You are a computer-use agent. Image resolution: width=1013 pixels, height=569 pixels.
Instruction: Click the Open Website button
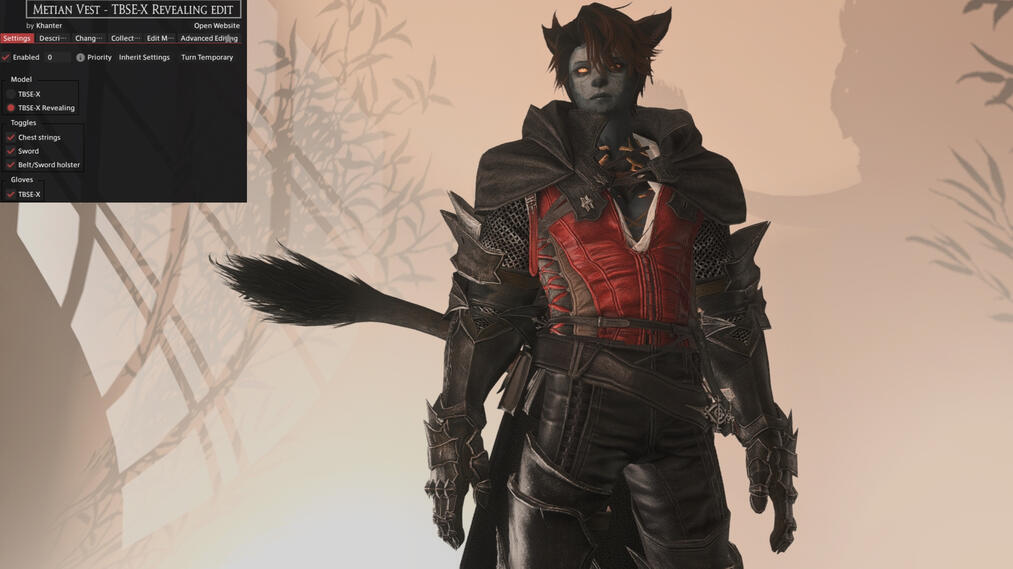216,26
